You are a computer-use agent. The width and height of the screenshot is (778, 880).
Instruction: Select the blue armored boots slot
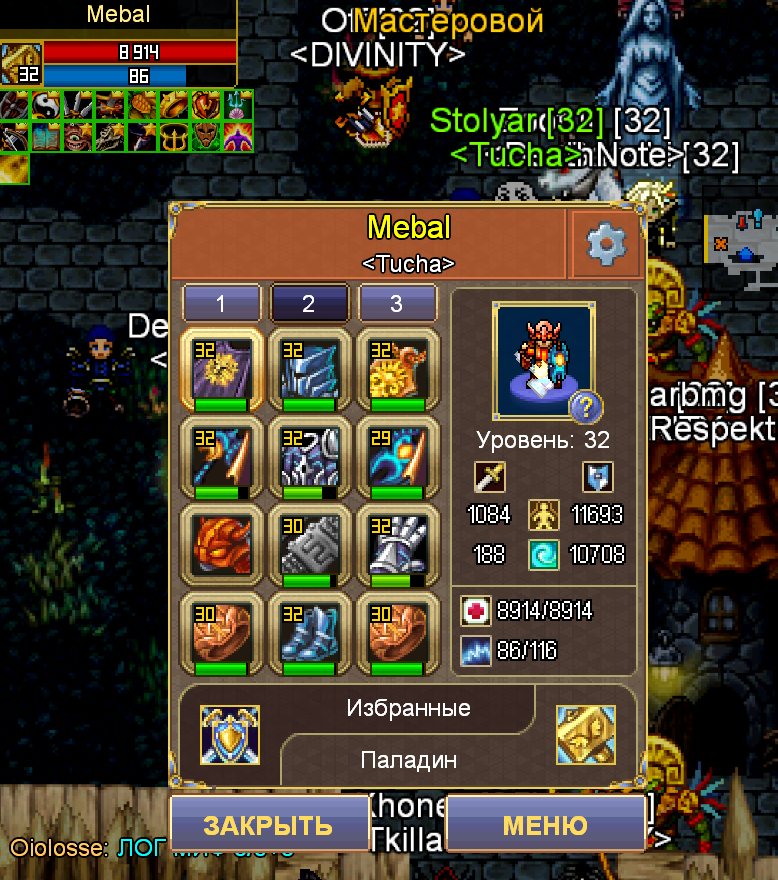click(309, 634)
